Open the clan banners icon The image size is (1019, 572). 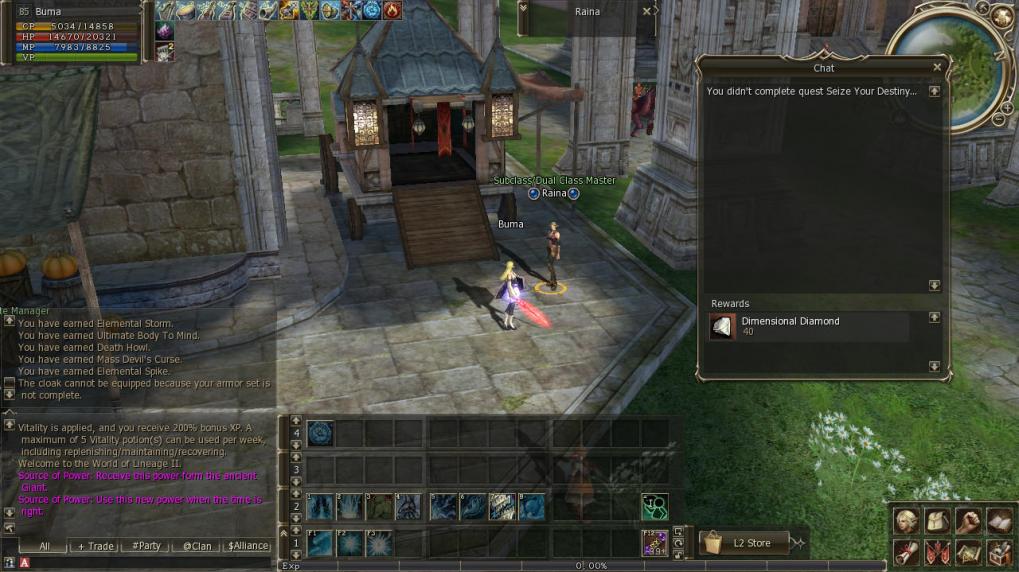pos(937,551)
